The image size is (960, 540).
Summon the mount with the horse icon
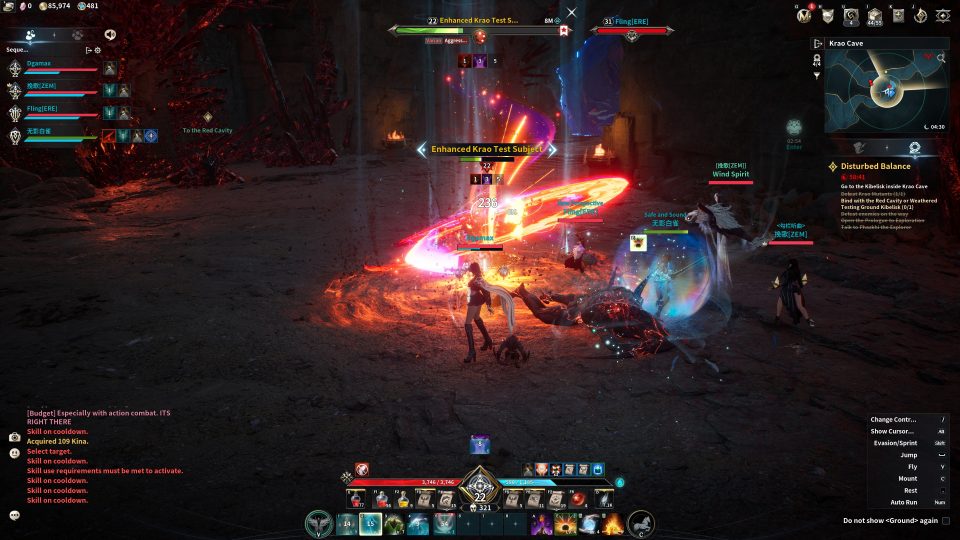pos(641,523)
